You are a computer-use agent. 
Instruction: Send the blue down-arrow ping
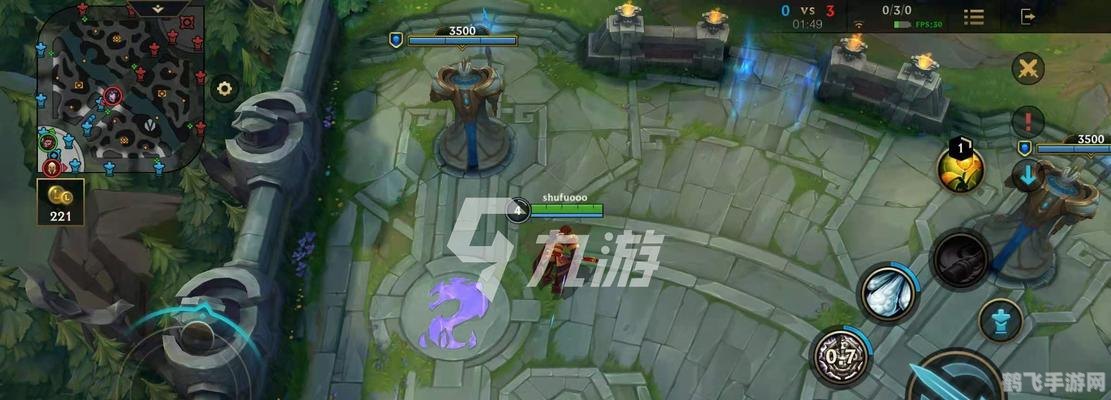[1027, 175]
